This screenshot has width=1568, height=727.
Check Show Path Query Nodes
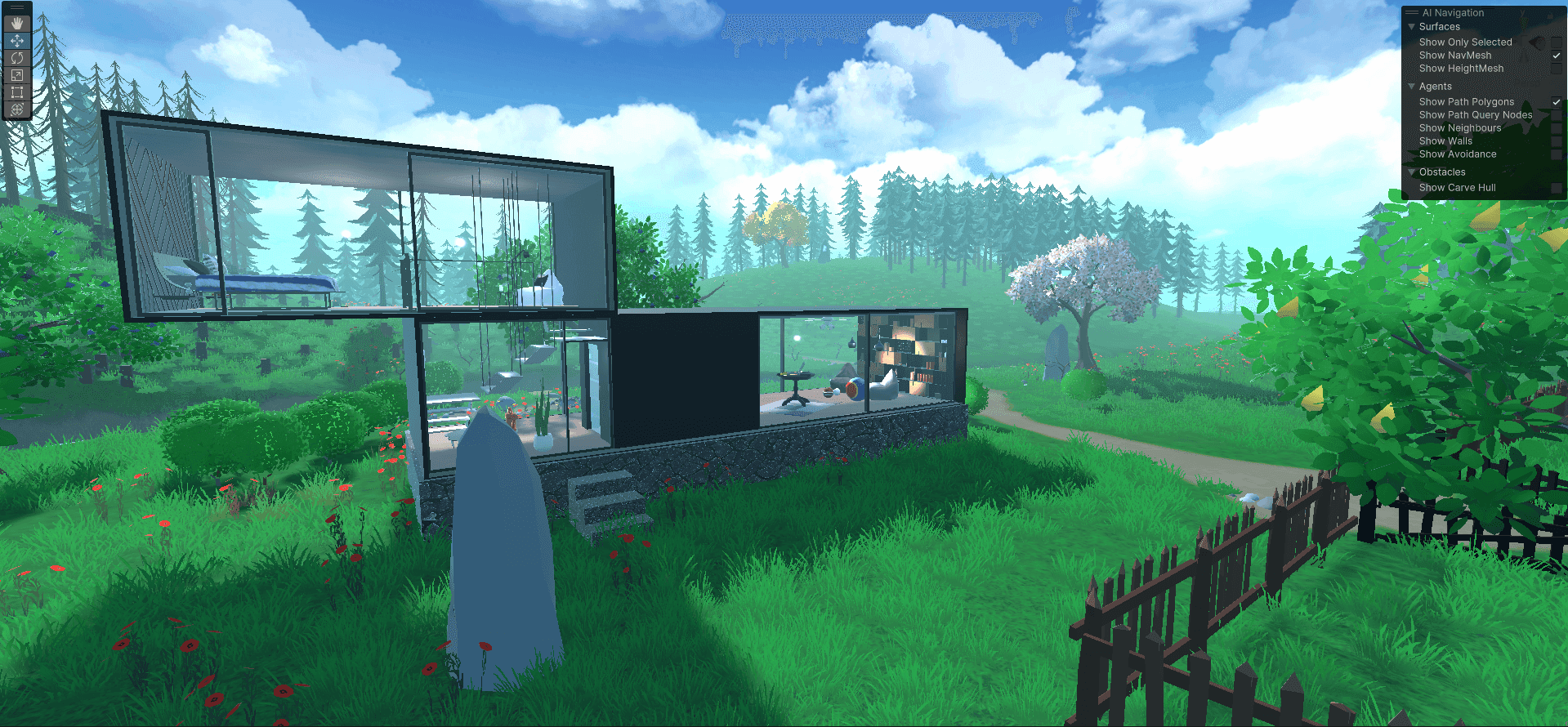click(x=1557, y=114)
